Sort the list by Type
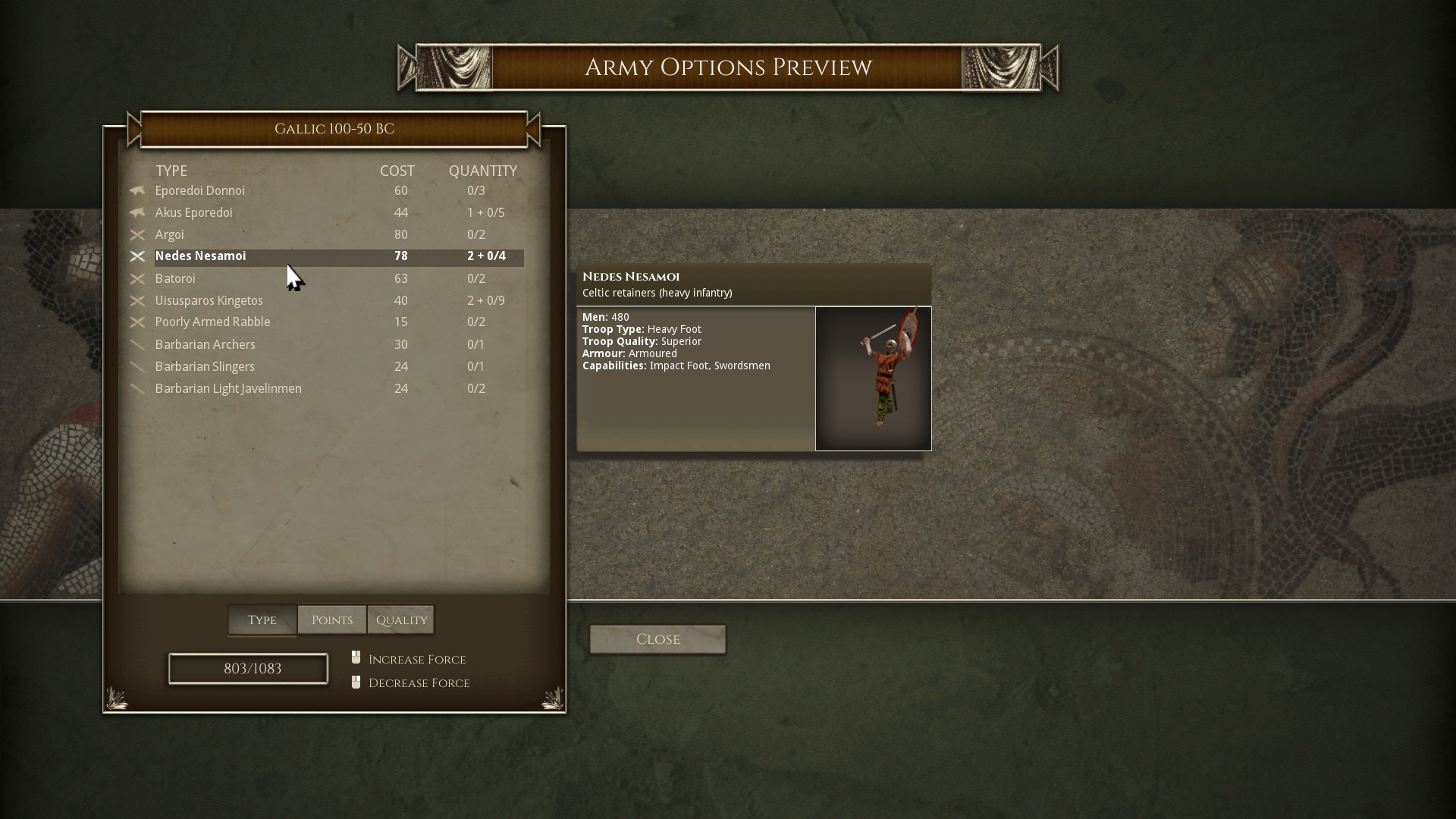 (x=262, y=620)
